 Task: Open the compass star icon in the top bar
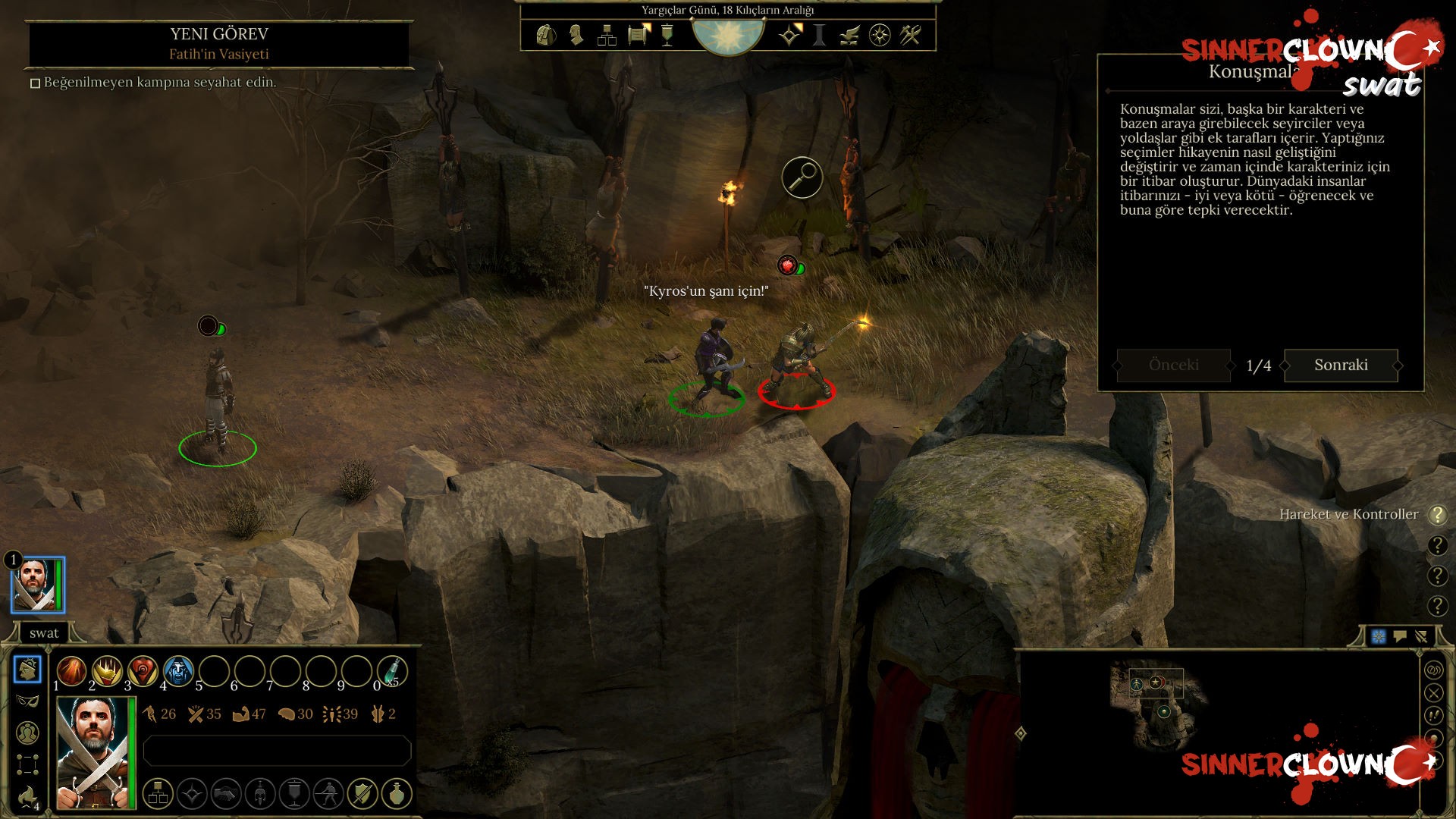point(880,35)
